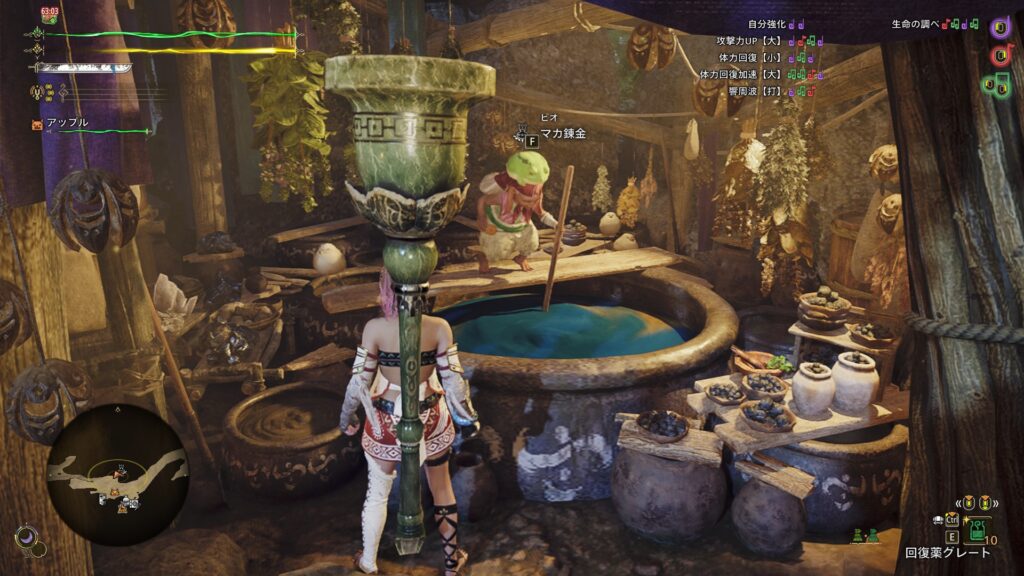Select the 響周波【打】 melody entry
1024x576 pixels.
pyautogui.click(x=768, y=91)
